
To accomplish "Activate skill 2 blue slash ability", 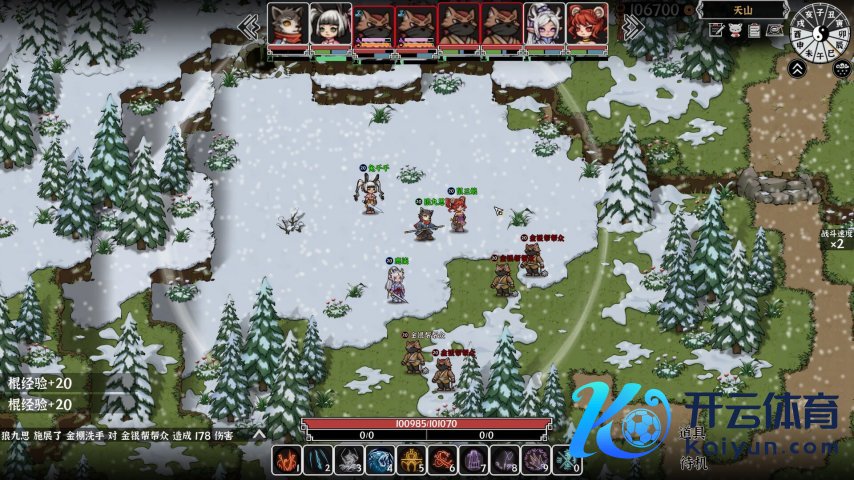I will click(x=318, y=460).
